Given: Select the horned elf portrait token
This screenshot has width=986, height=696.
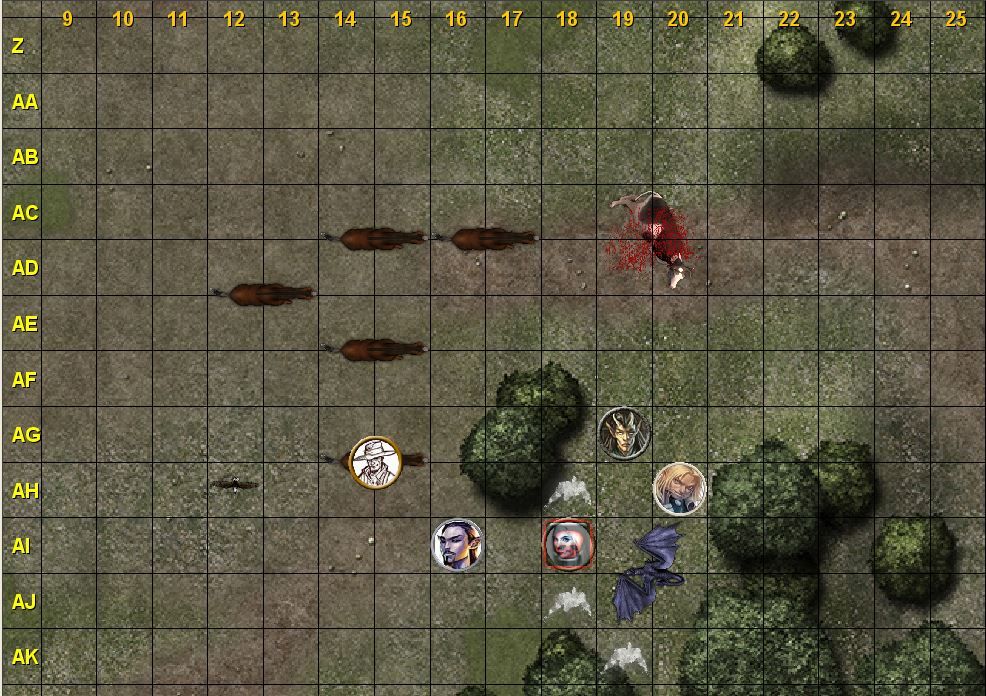Looking at the screenshot, I should (x=623, y=434).
